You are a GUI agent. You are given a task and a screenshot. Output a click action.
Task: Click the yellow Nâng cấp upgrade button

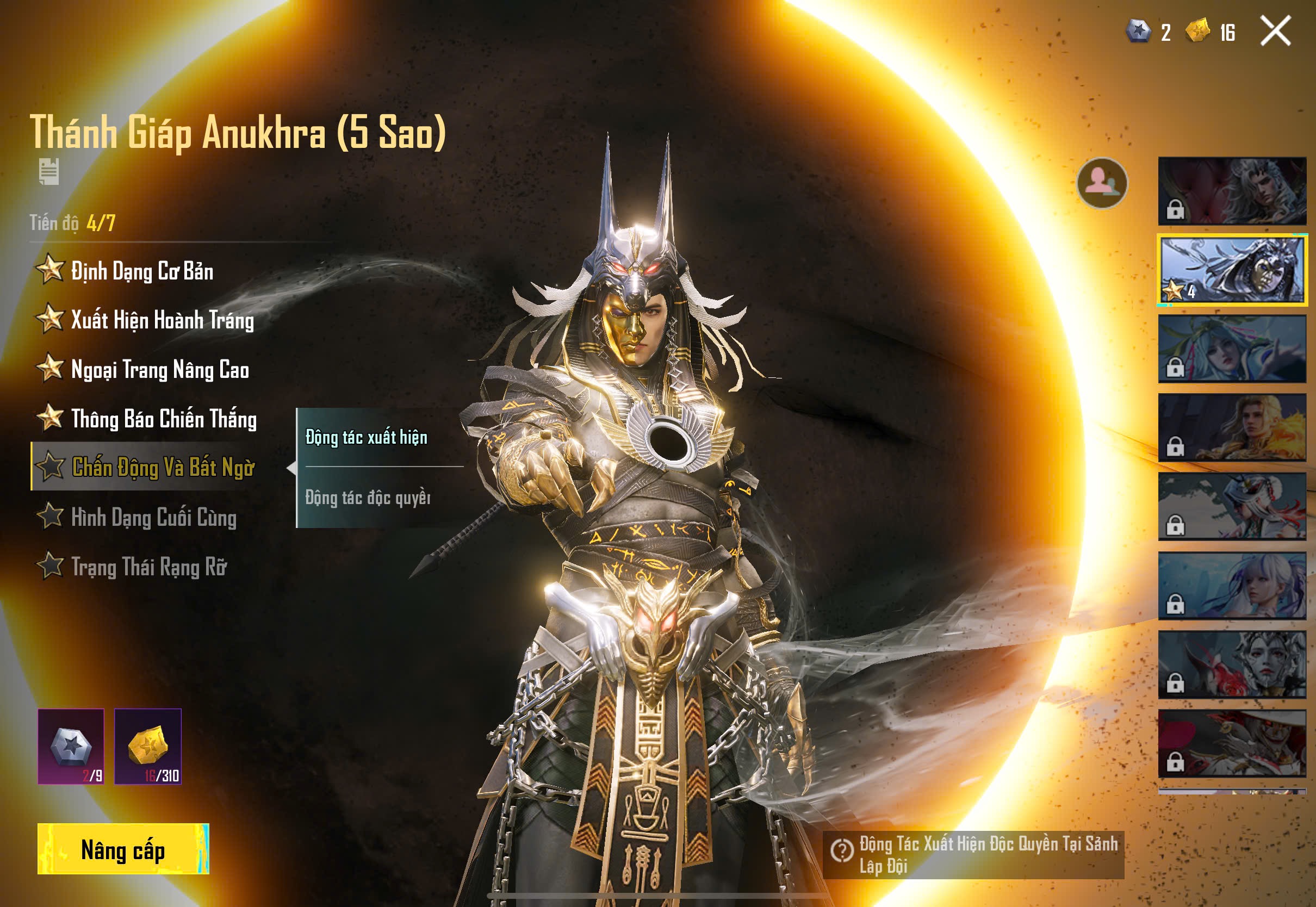[123, 848]
